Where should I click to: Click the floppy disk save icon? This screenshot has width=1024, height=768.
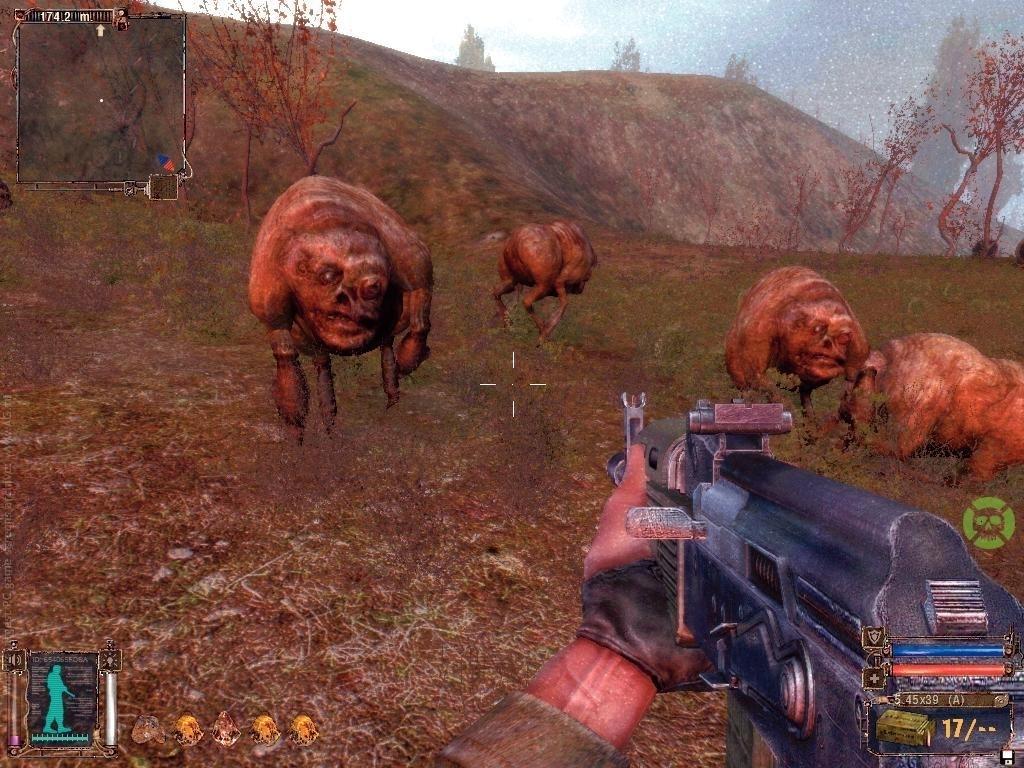[x=1006, y=757]
